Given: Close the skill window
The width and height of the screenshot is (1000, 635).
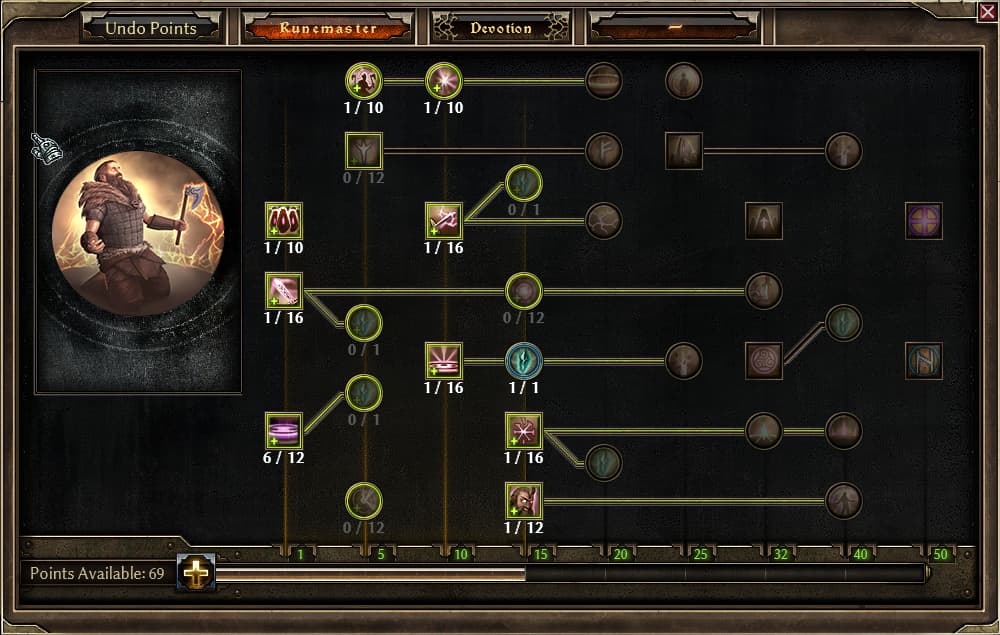Looking at the screenshot, I should [986, 11].
